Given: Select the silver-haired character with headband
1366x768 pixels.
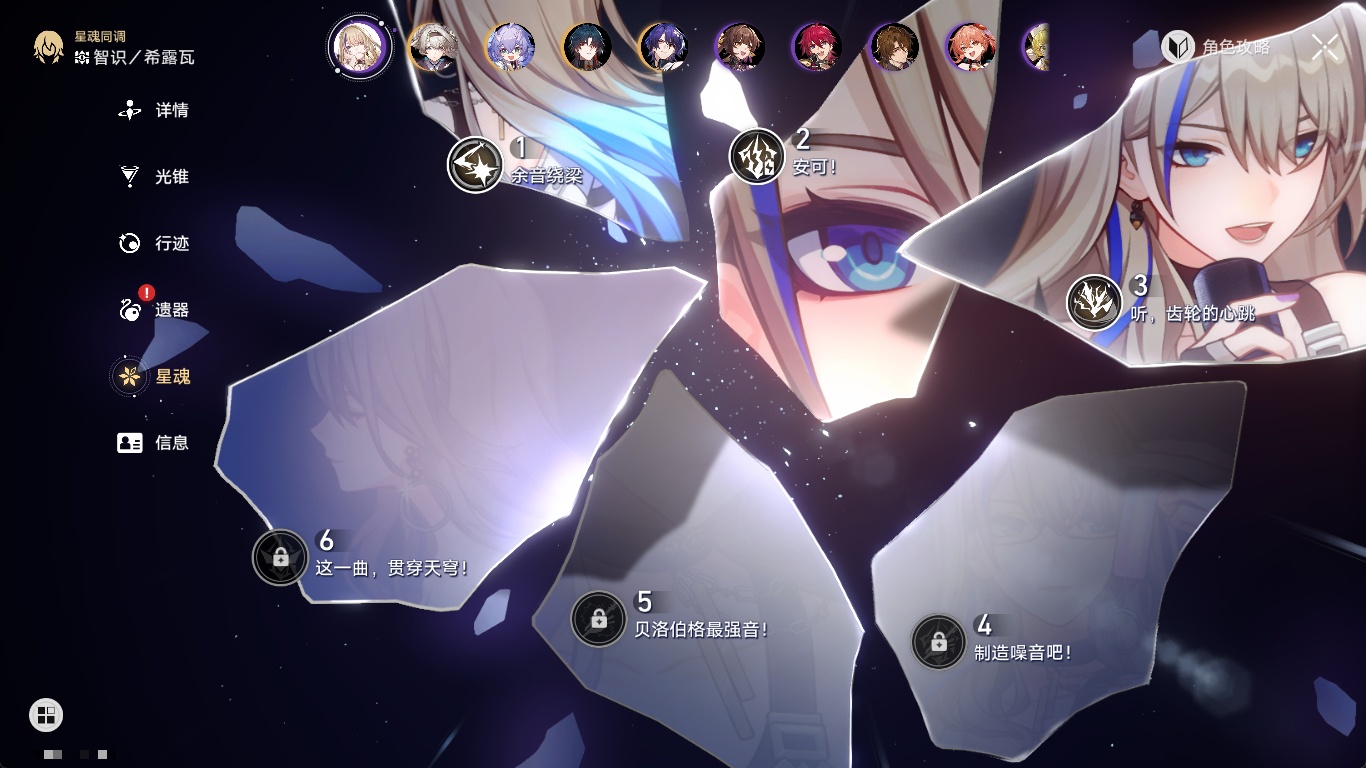Looking at the screenshot, I should click(x=433, y=47).
